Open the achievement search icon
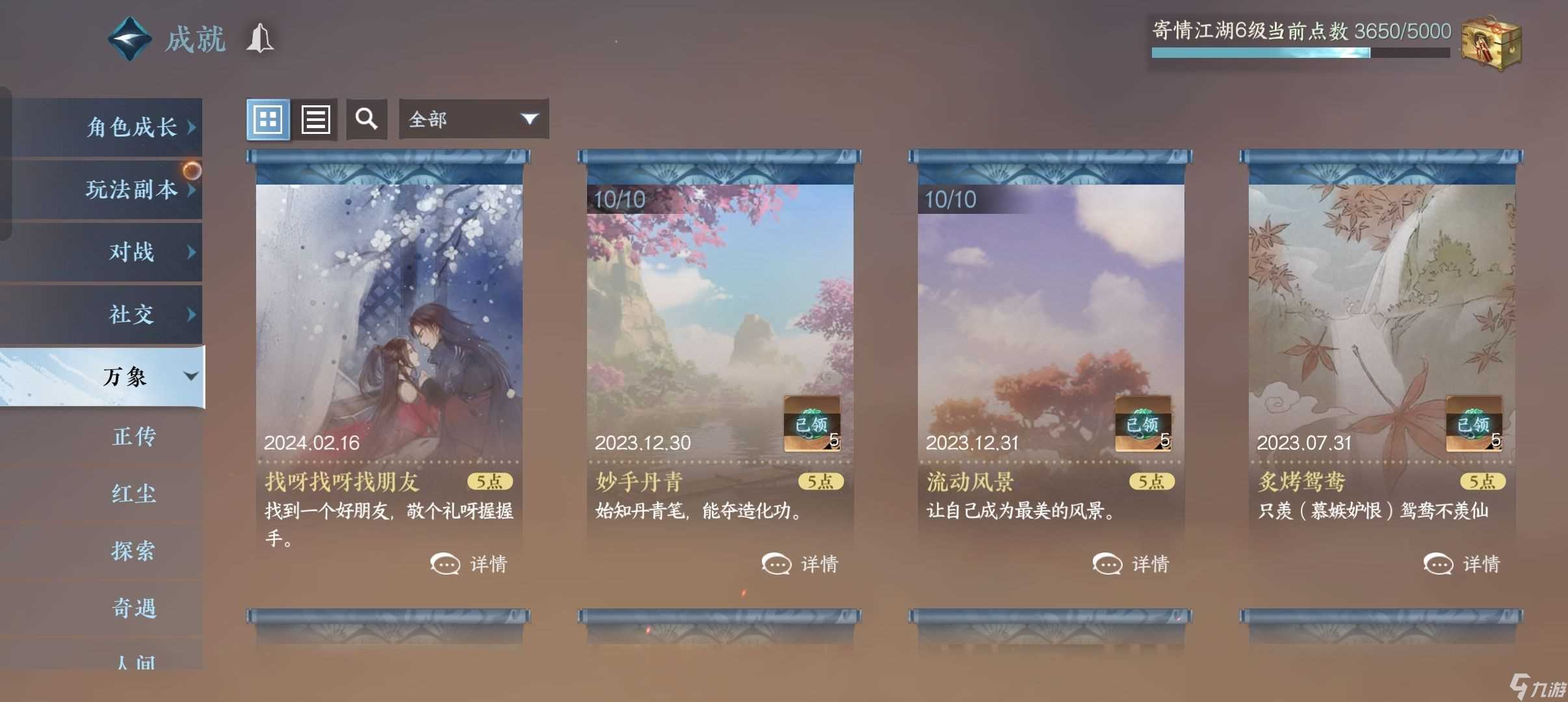1568x702 pixels. click(366, 119)
